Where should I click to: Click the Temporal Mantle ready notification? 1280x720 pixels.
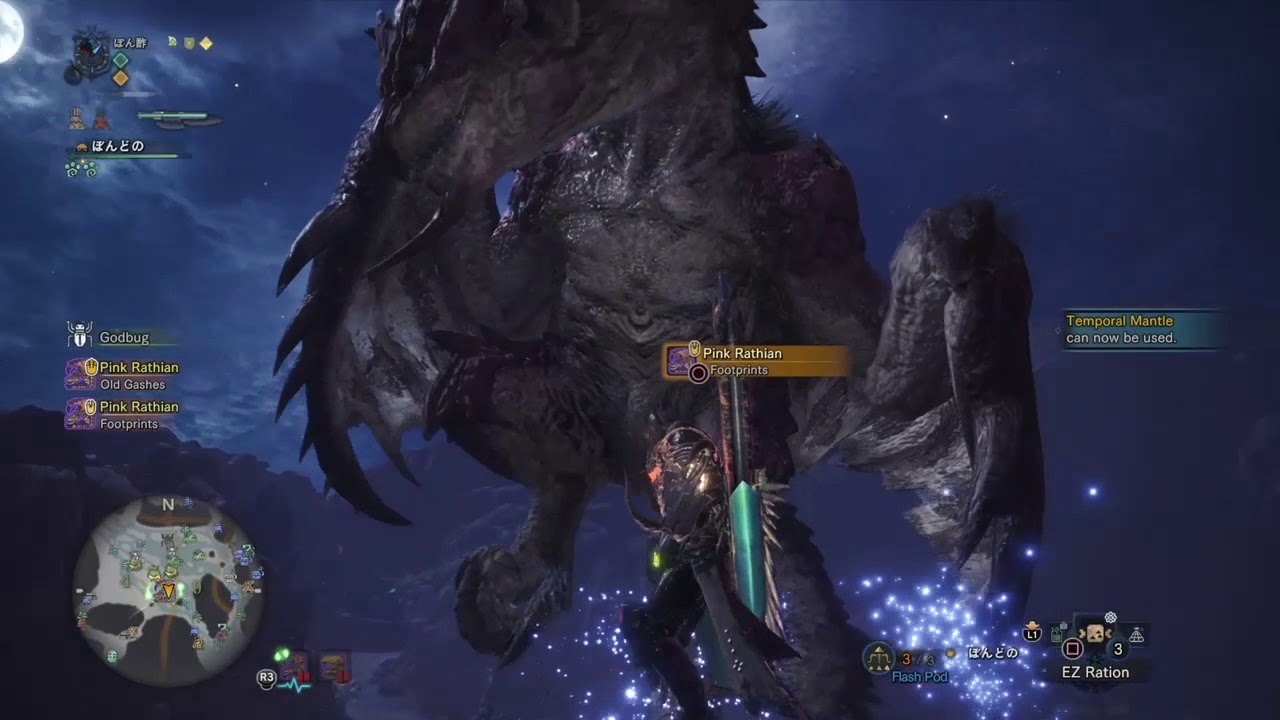coord(1141,329)
